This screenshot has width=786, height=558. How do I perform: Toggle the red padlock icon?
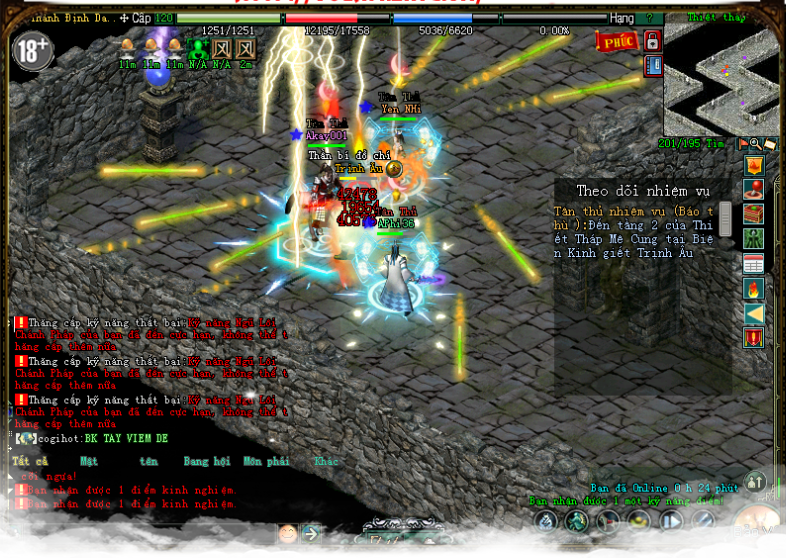click(652, 42)
